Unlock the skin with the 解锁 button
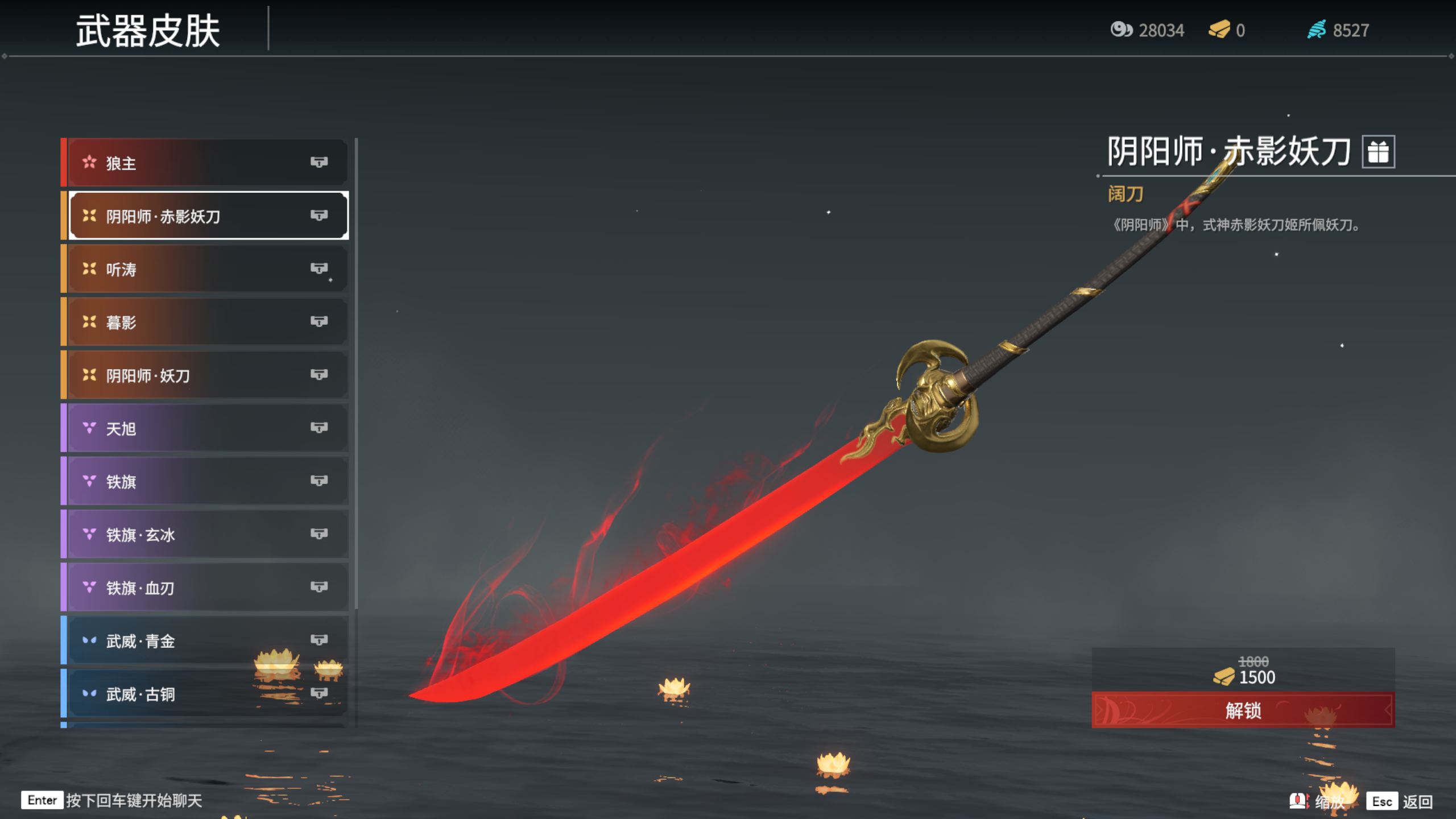The image size is (1456, 819). (1243, 710)
